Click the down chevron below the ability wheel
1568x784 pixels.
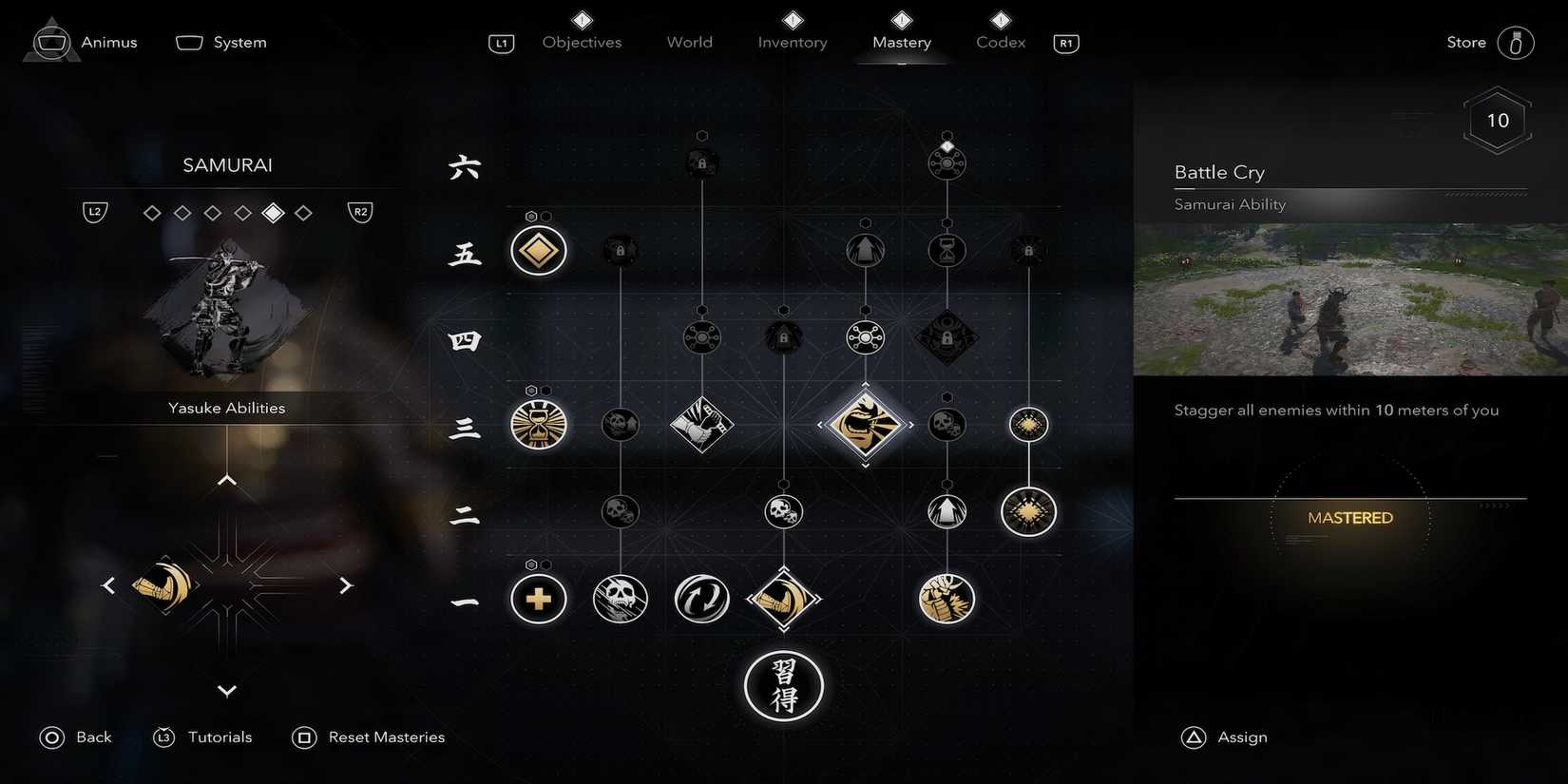pyautogui.click(x=226, y=691)
